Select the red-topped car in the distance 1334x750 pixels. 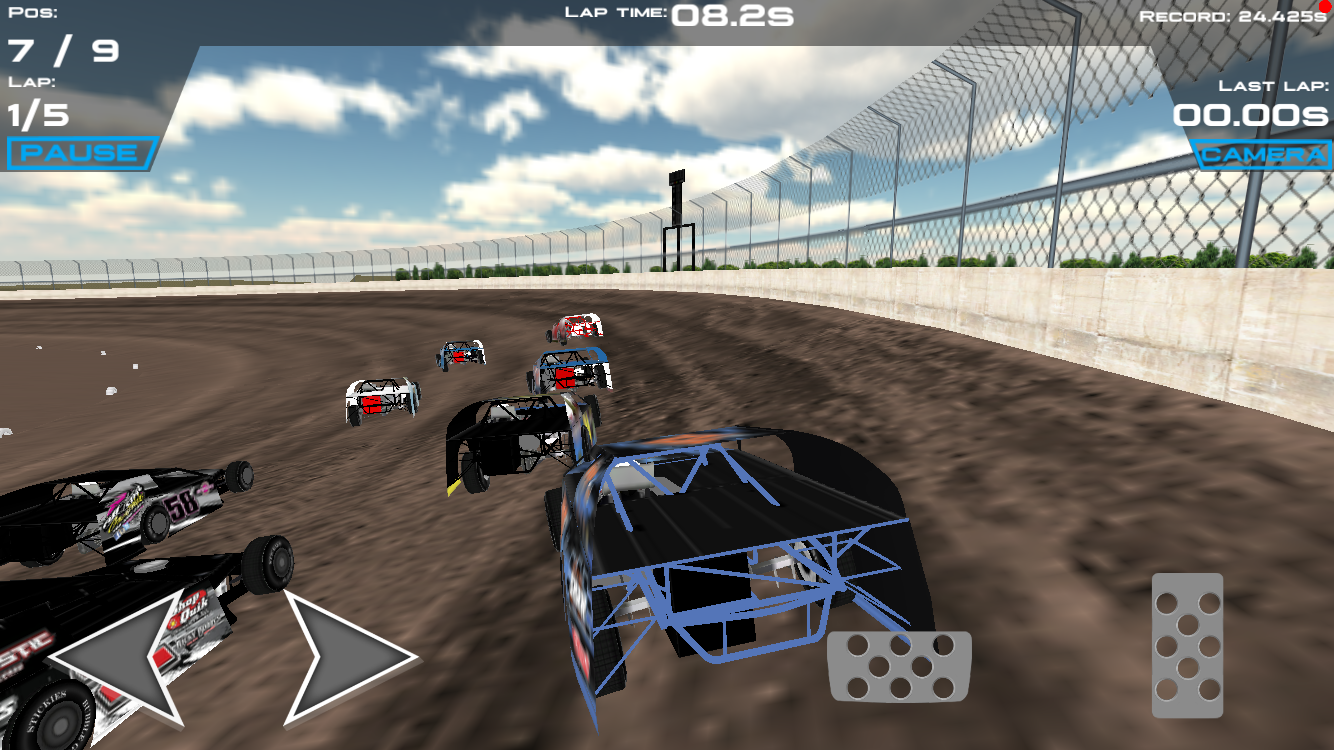[577, 325]
